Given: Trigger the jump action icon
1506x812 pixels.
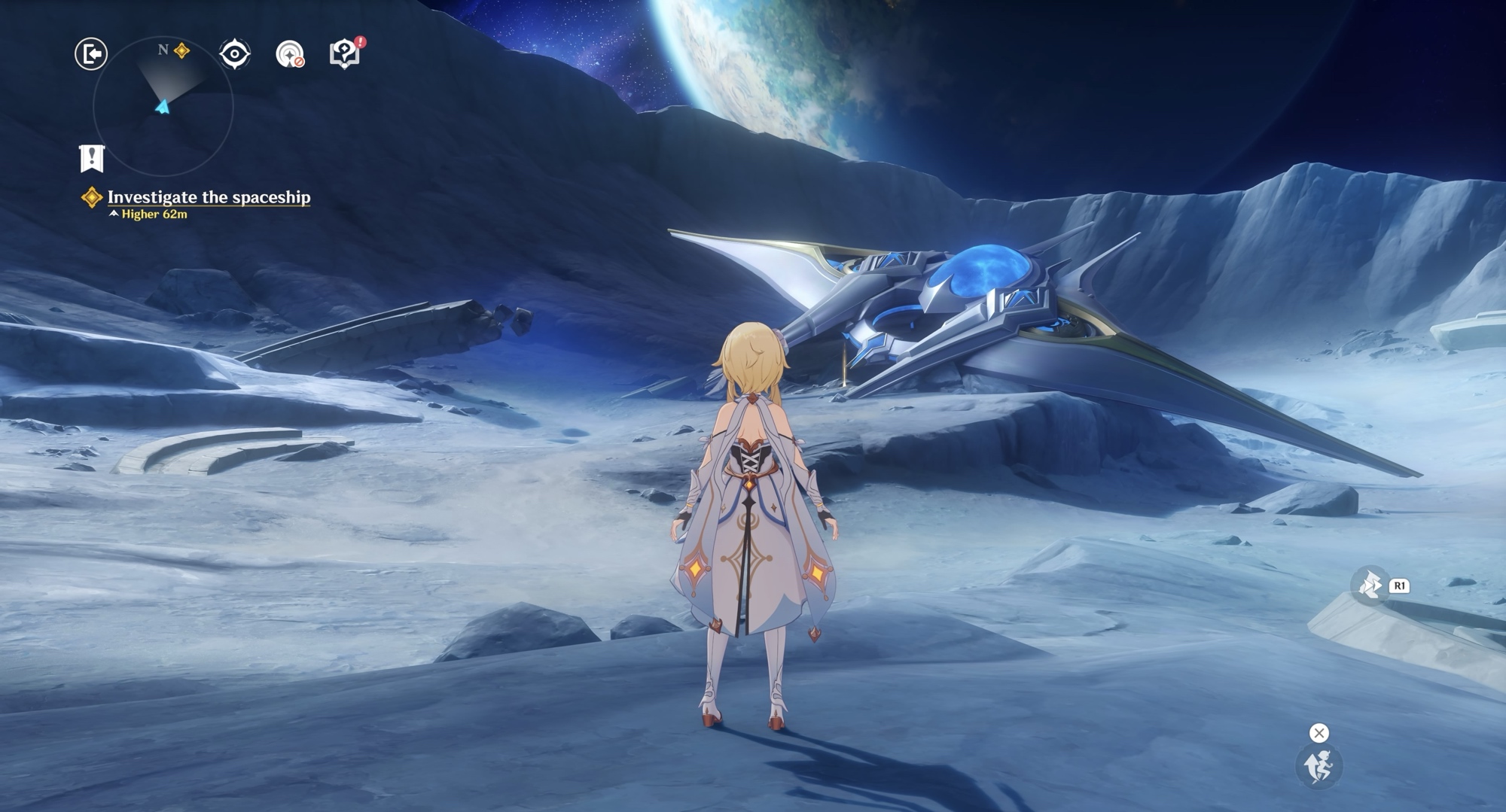Looking at the screenshot, I should point(1319,766).
